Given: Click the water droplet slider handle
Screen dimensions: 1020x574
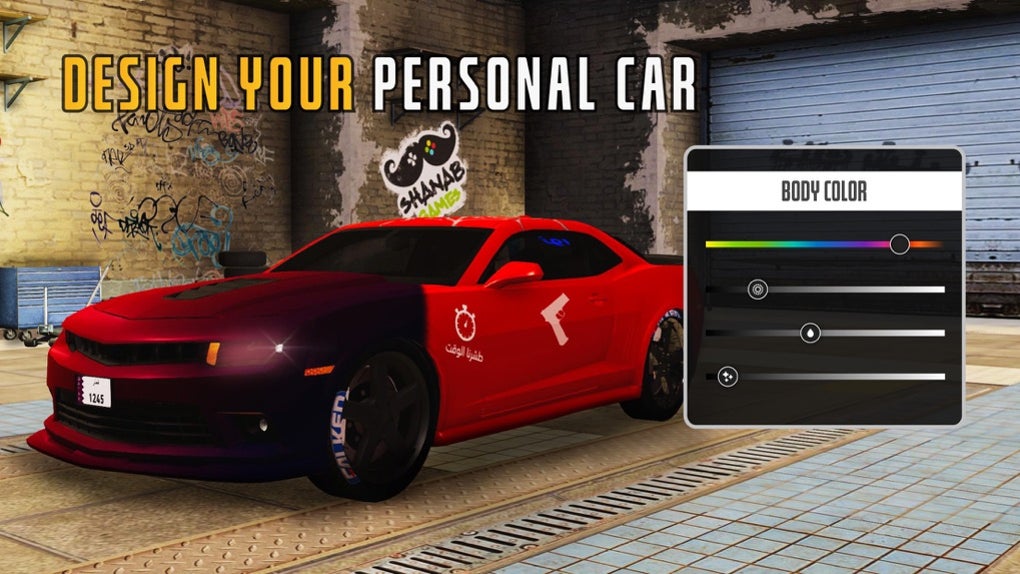Looking at the screenshot, I should point(810,333).
